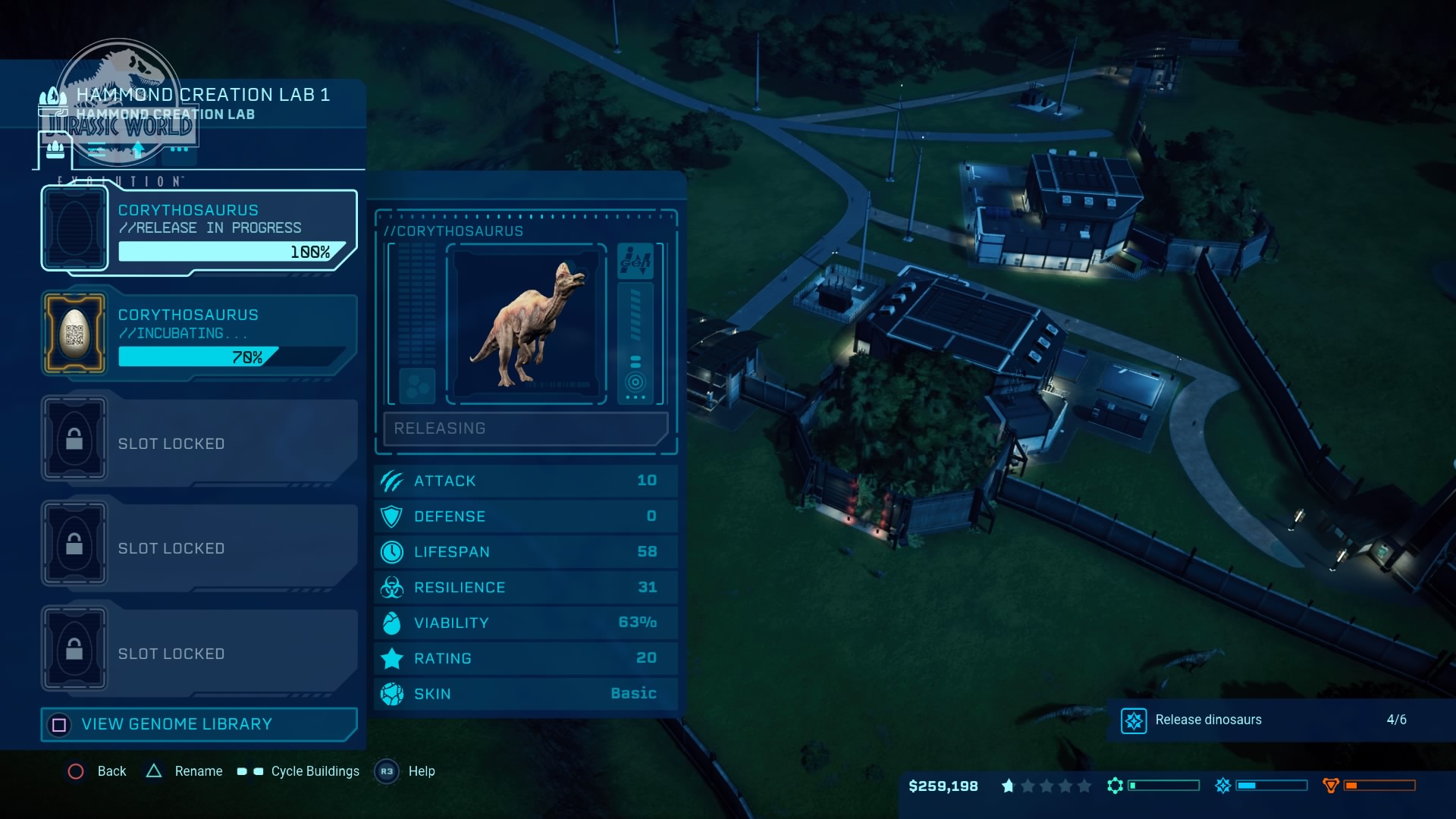Click the orange security icon in status bar
1456x819 pixels.
pyautogui.click(x=1332, y=786)
